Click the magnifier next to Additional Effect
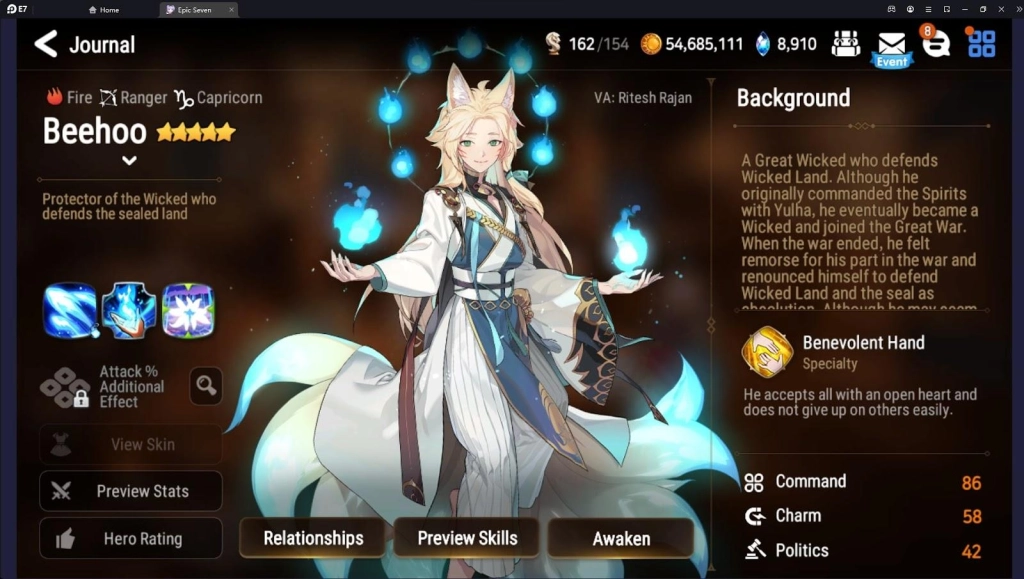Screen dimensions: 1024x579 (206, 386)
